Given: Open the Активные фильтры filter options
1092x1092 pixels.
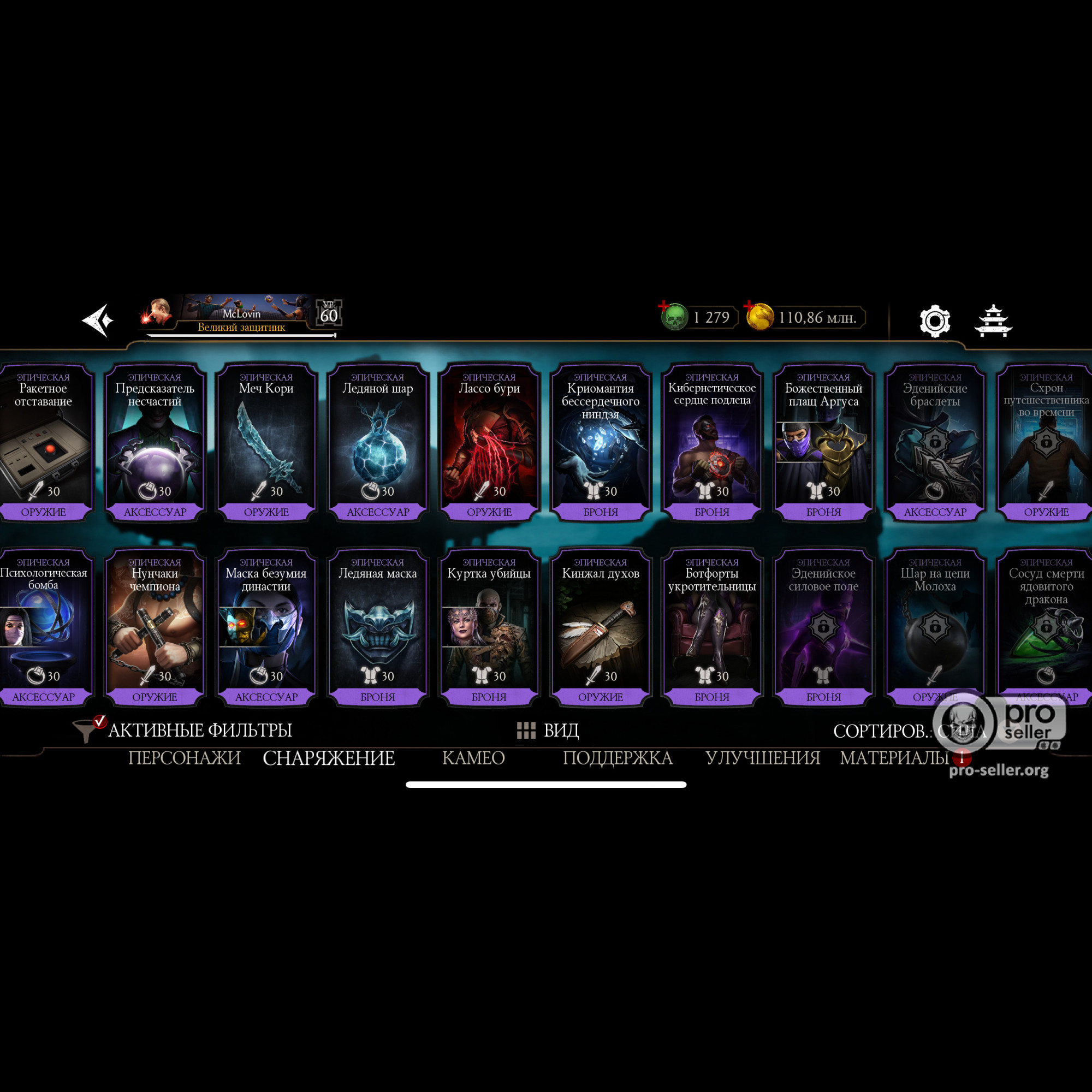Looking at the screenshot, I should [x=187, y=730].
